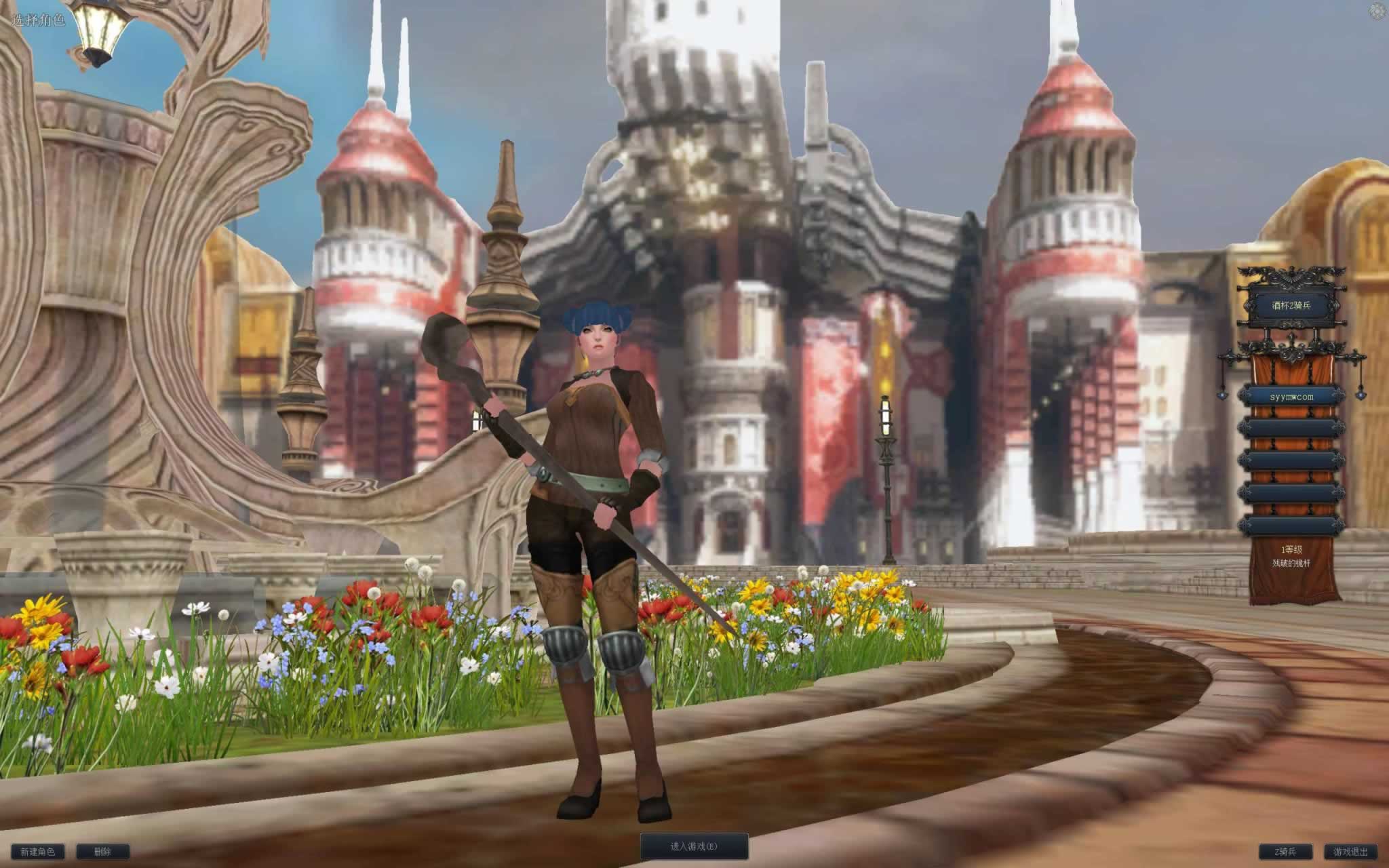Create a new character with 新建角色
Screen dimensions: 1389x868
(37, 852)
